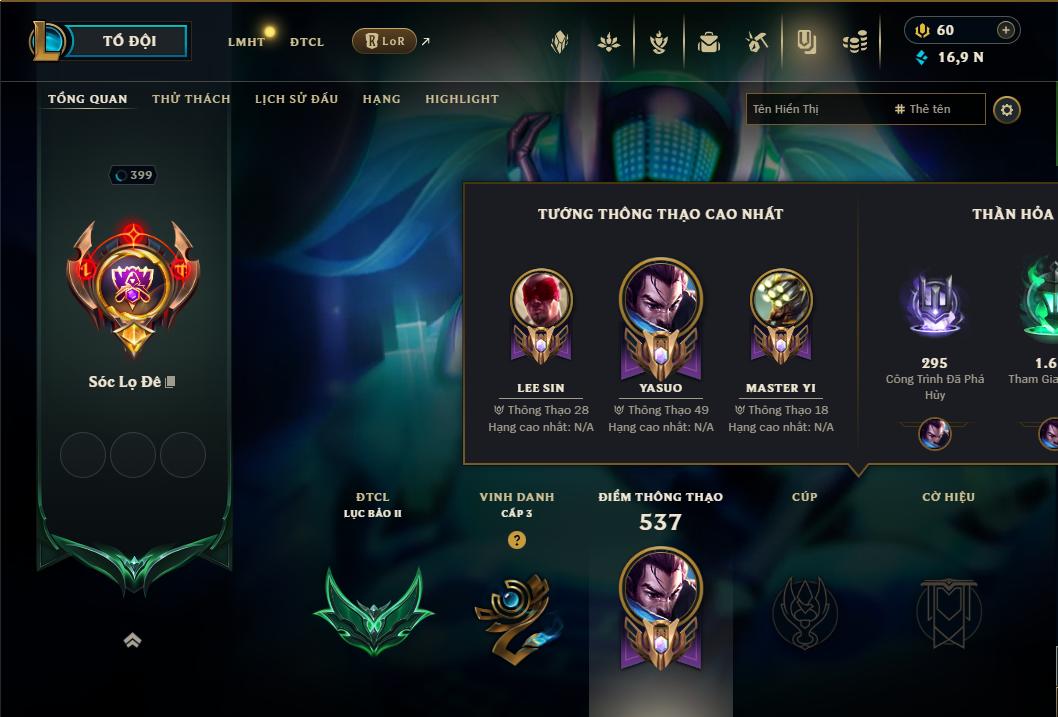Open the ĐTCL Lục Bảo II rank emblem
1058x717 pixels.
pos(373,610)
